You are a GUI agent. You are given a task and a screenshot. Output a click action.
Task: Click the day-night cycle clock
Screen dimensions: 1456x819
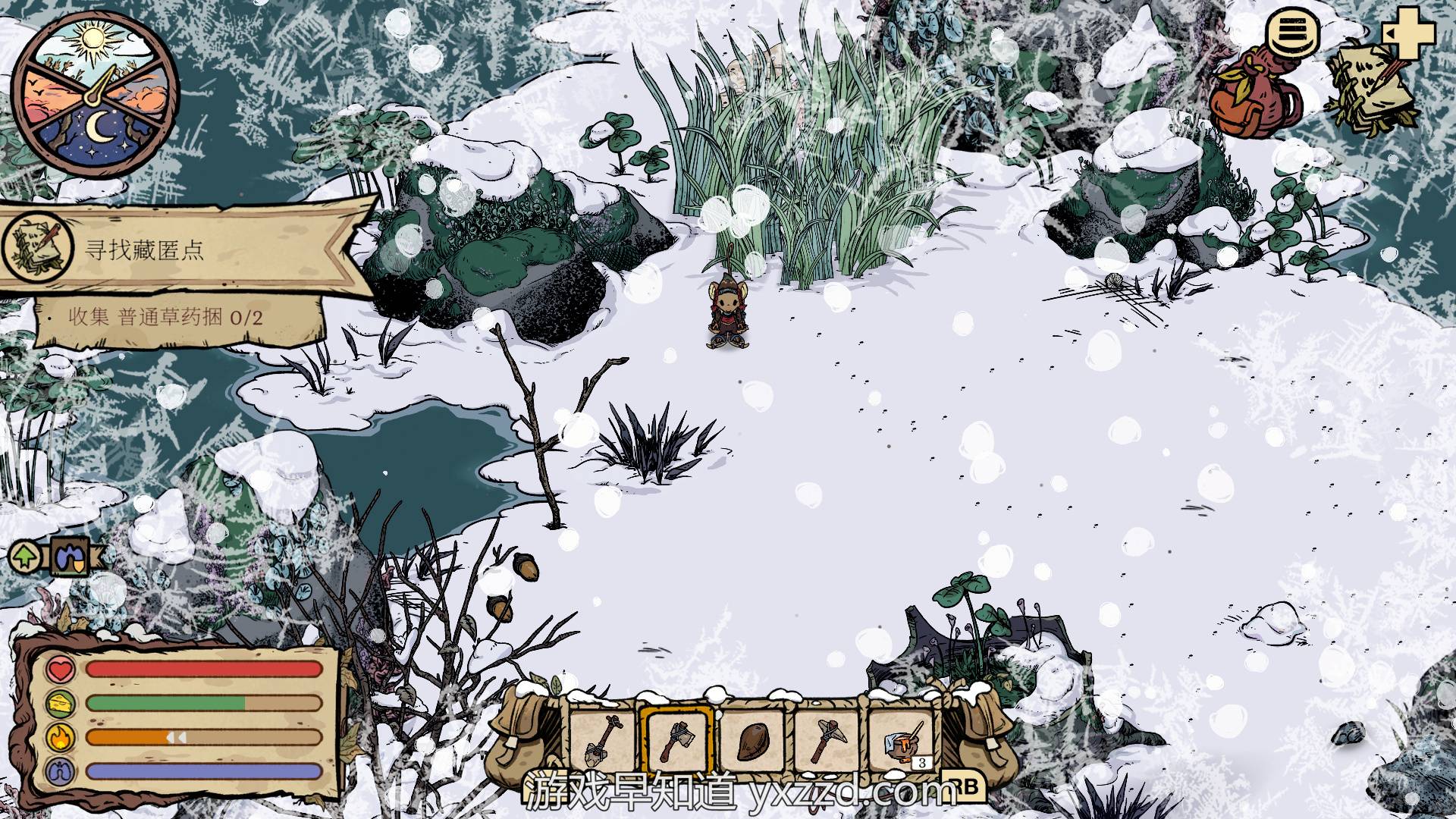96,94
